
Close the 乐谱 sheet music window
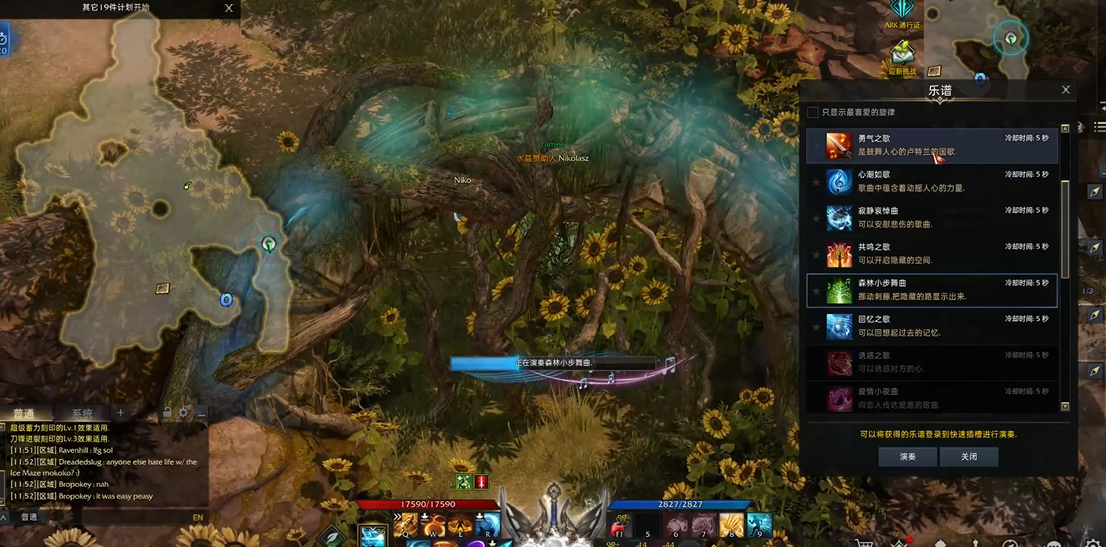(x=1065, y=90)
